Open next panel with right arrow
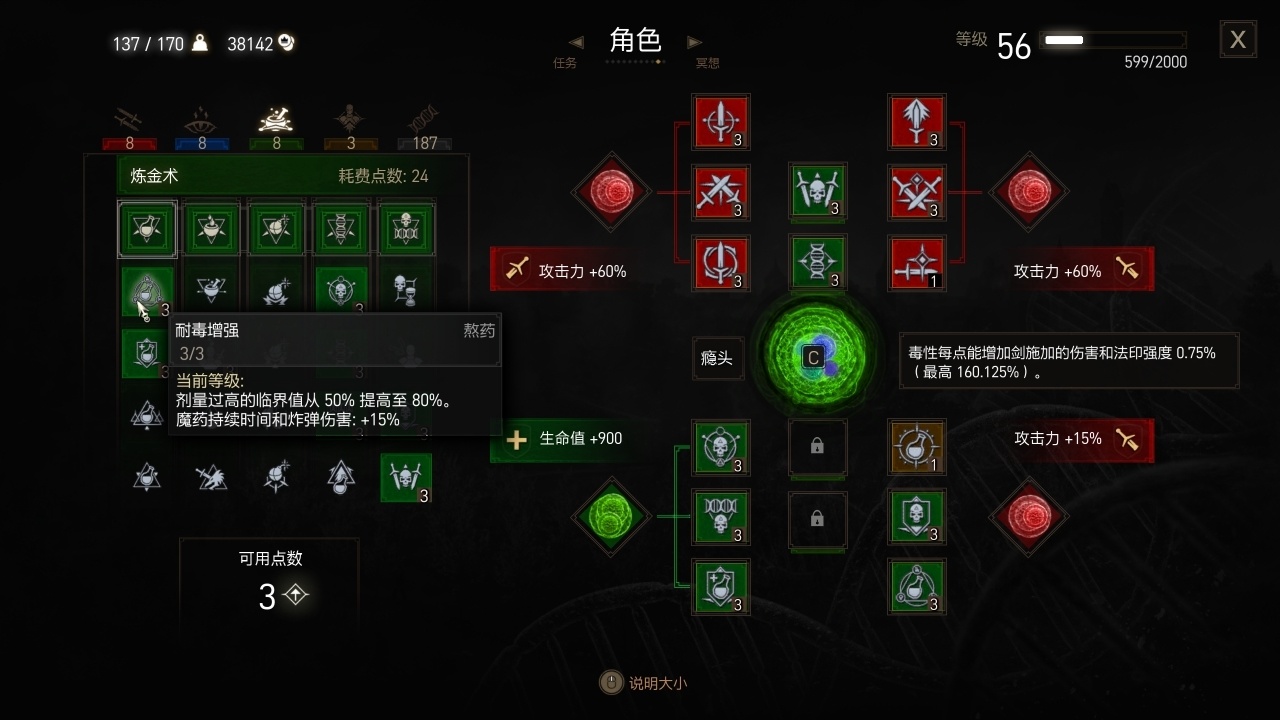The image size is (1280, 720). [694, 42]
